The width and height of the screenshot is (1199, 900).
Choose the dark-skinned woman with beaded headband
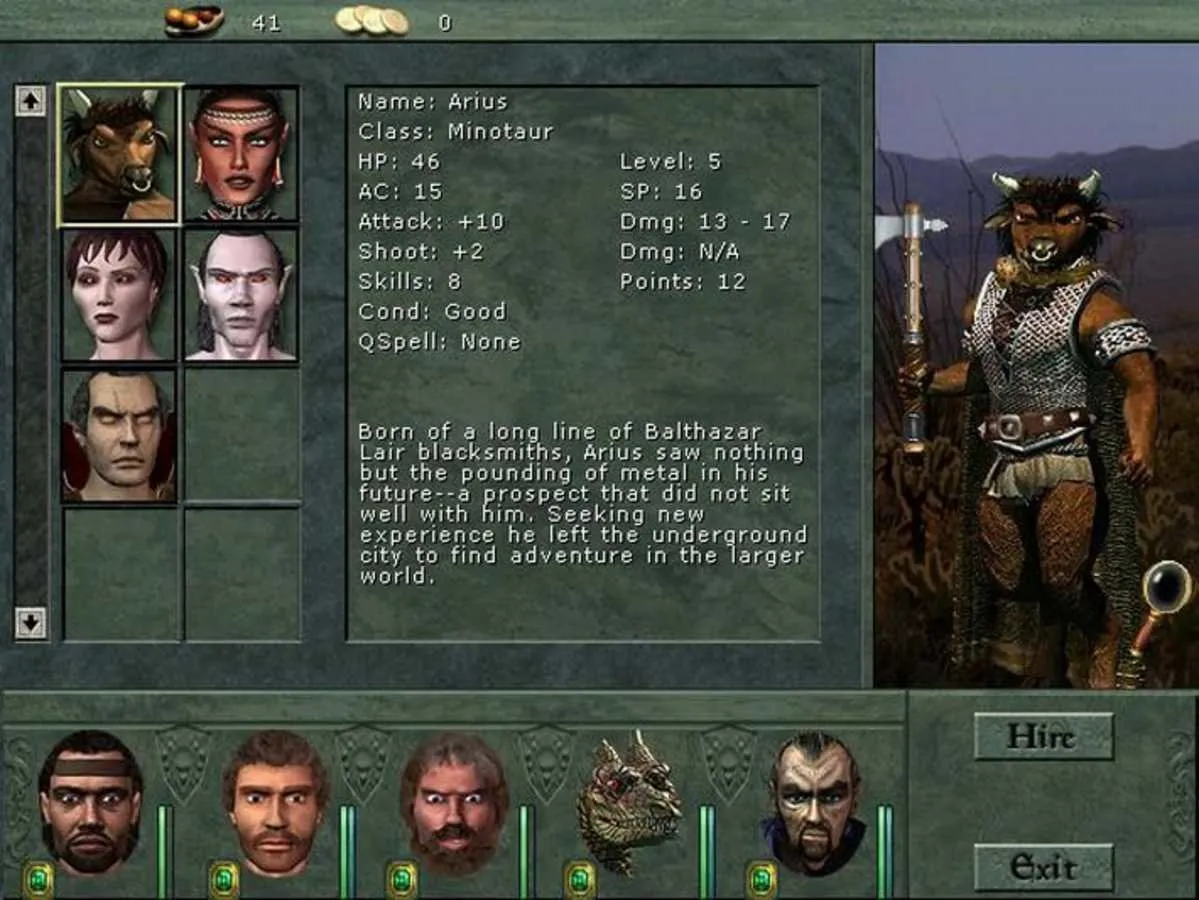pos(241,154)
